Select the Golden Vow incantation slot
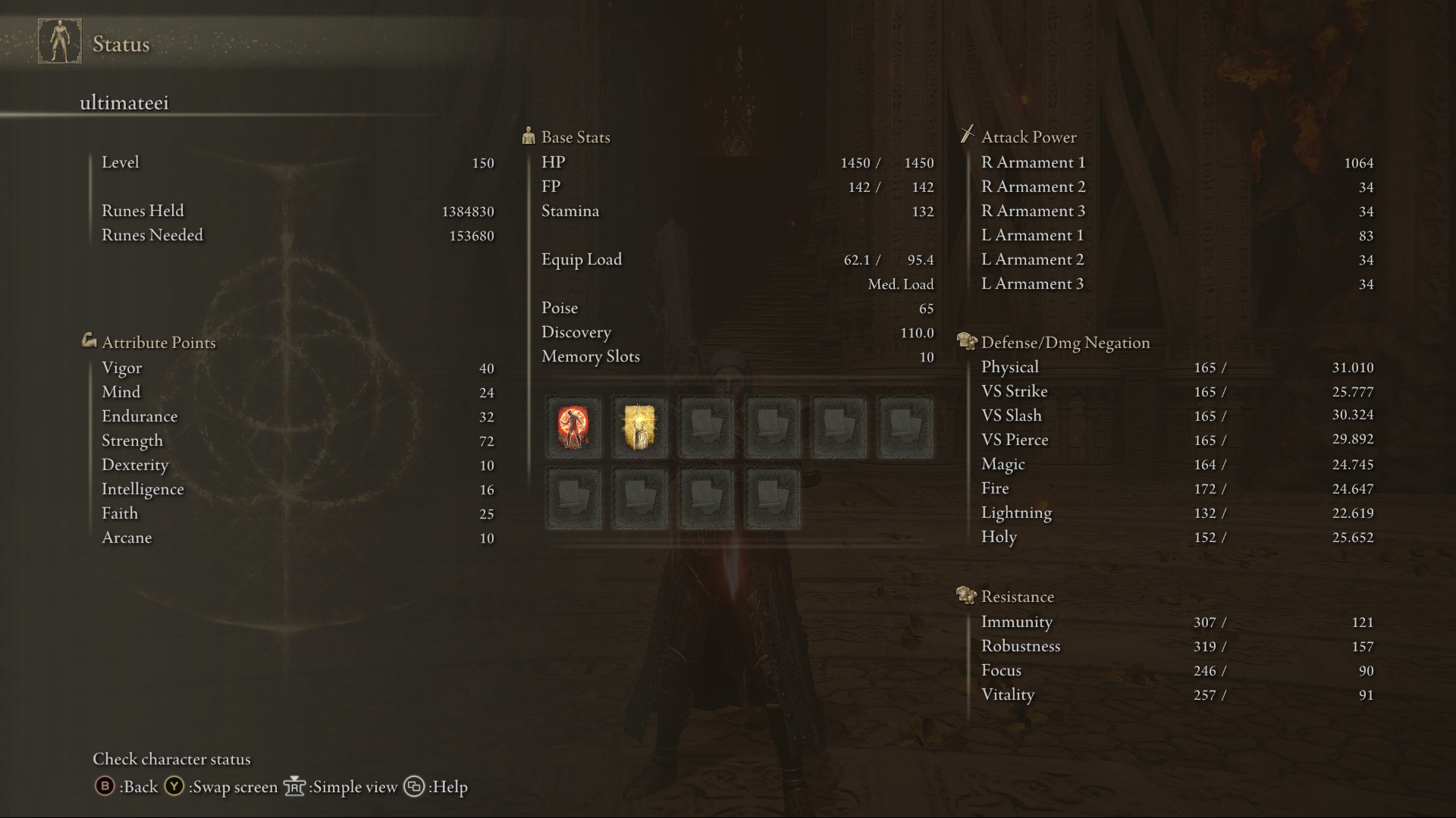 (x=639, y=428)
